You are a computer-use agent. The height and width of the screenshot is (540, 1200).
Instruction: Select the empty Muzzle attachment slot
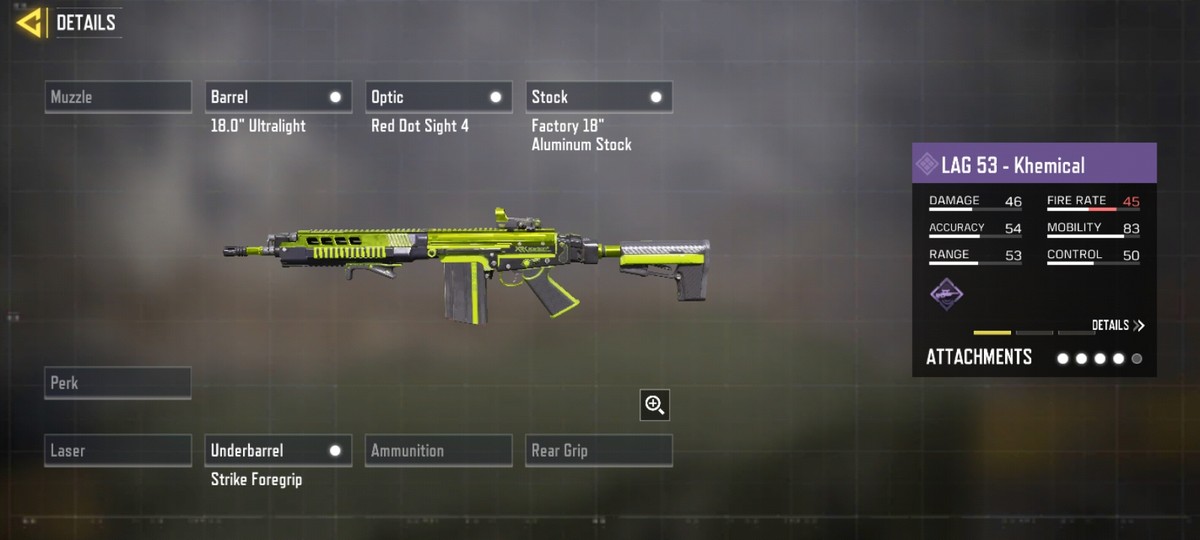click(x=118, y=97)
